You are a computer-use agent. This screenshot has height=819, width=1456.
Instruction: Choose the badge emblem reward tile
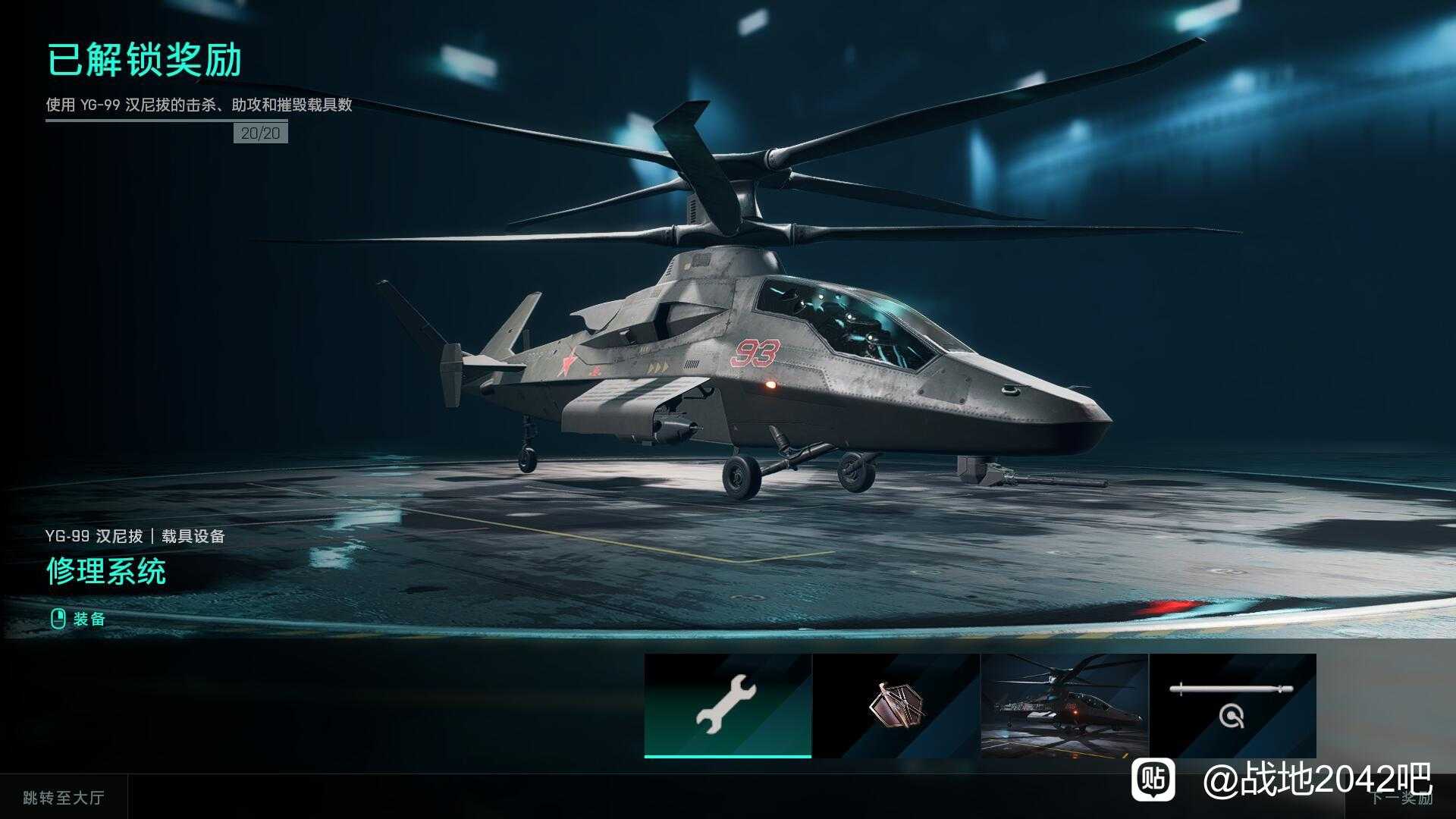click(896, 705)
